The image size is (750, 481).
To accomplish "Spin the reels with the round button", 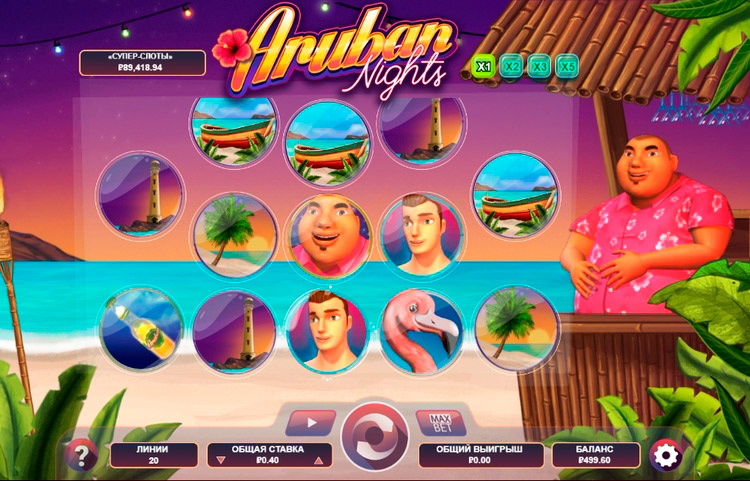I will tap(374, 438).
